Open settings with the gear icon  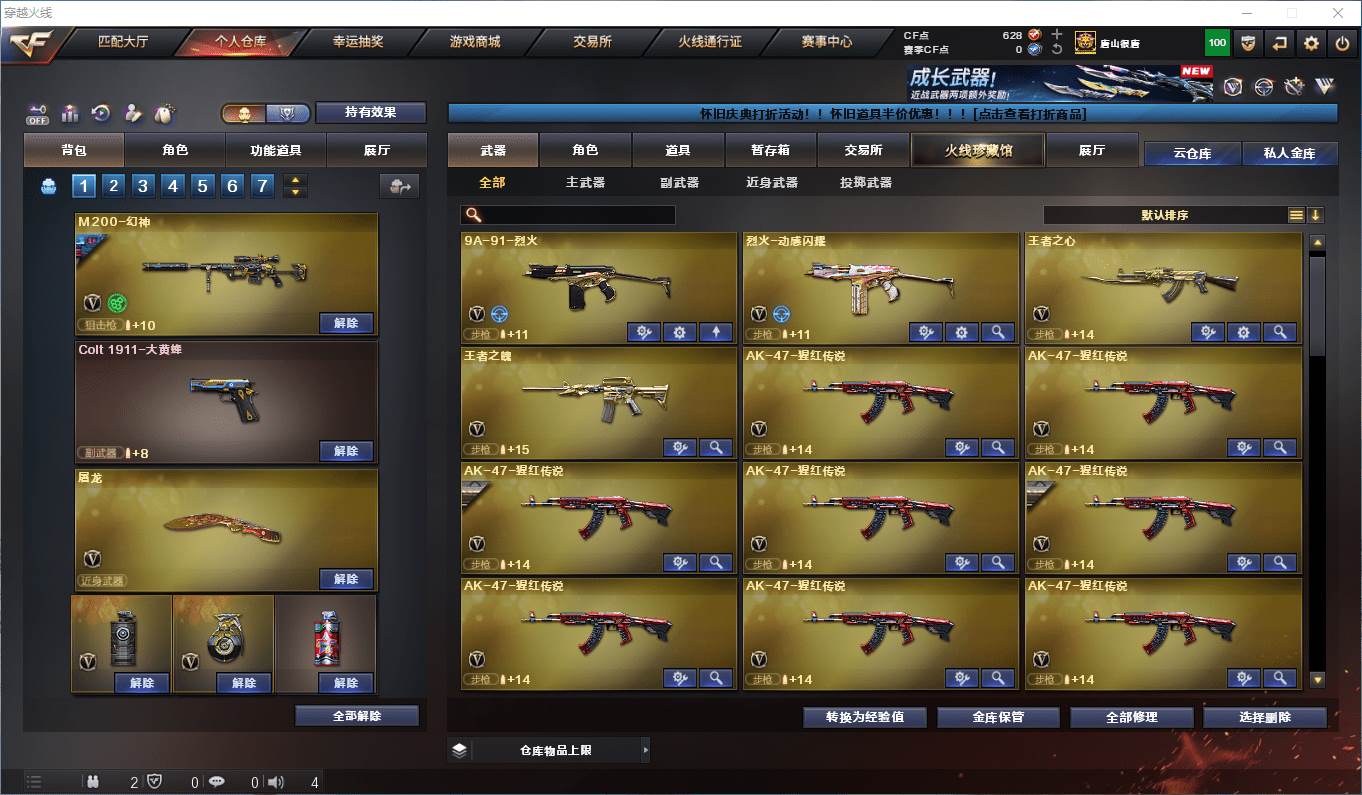tap(1311, 43)
